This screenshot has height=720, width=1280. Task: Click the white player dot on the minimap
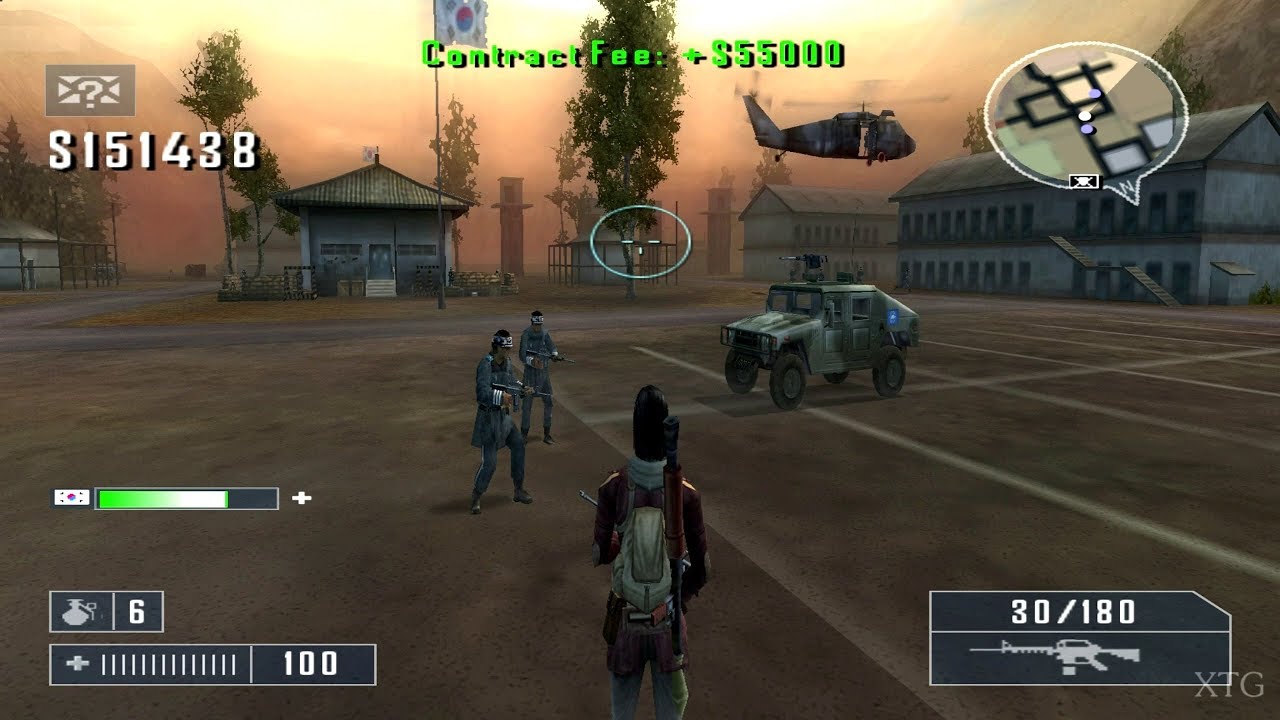pyautogui.click(x=1085, y=116)
